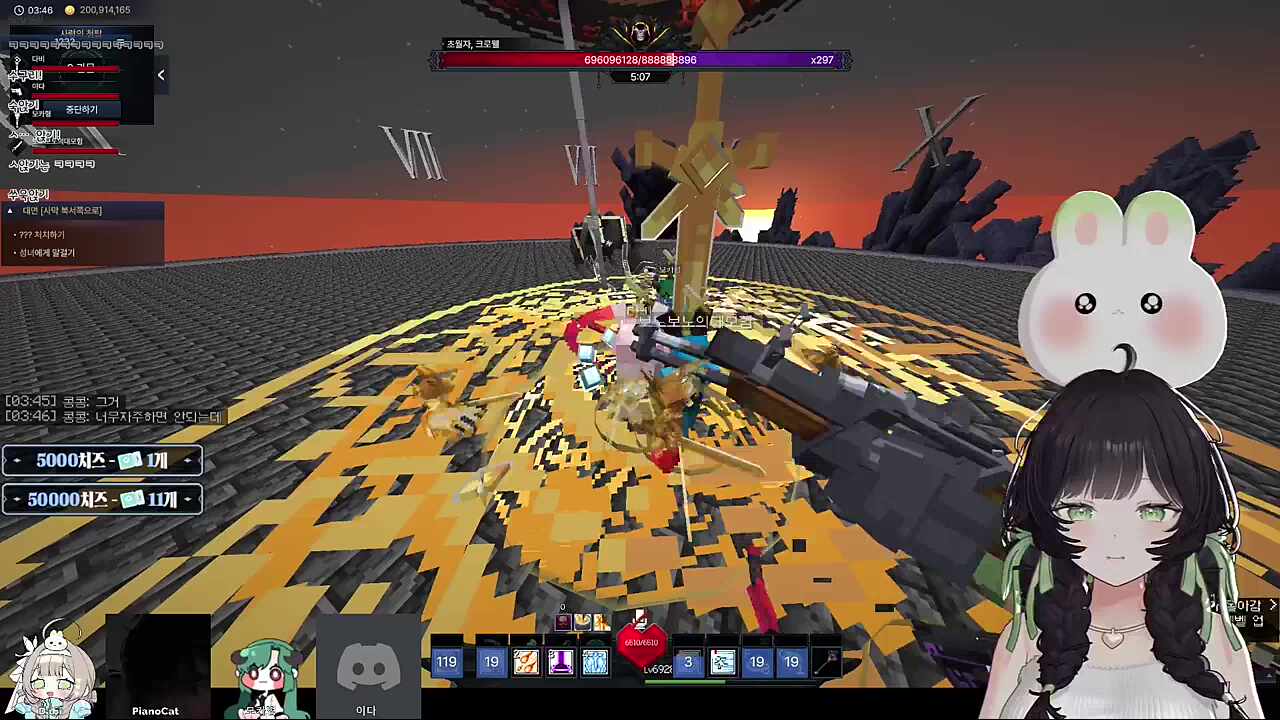Viewport: 1280px width, 720px height.
Task: Activate the white wind dash skill slot
Action: point(722,662)
